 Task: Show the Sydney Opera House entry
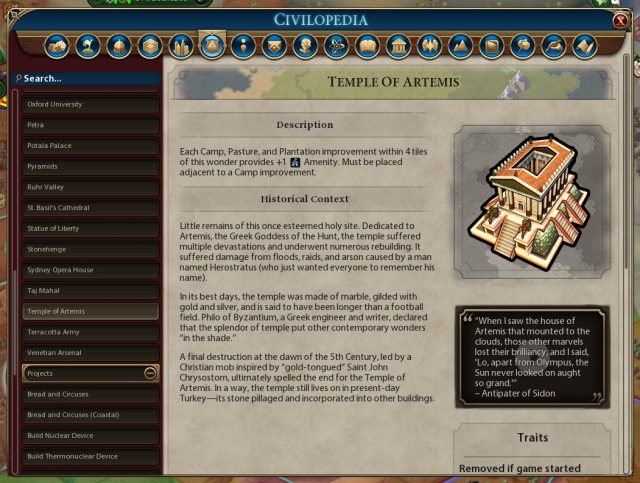tap(91, 270)
